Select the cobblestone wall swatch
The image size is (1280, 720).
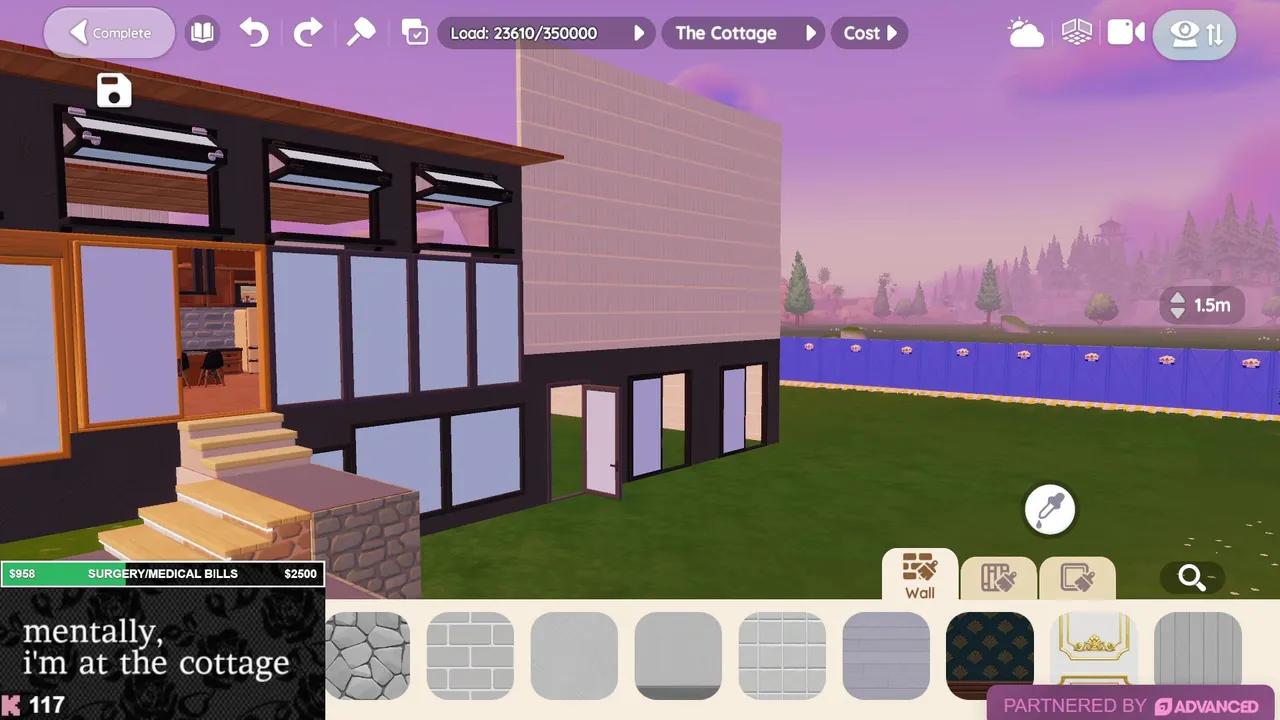[367, 654]
